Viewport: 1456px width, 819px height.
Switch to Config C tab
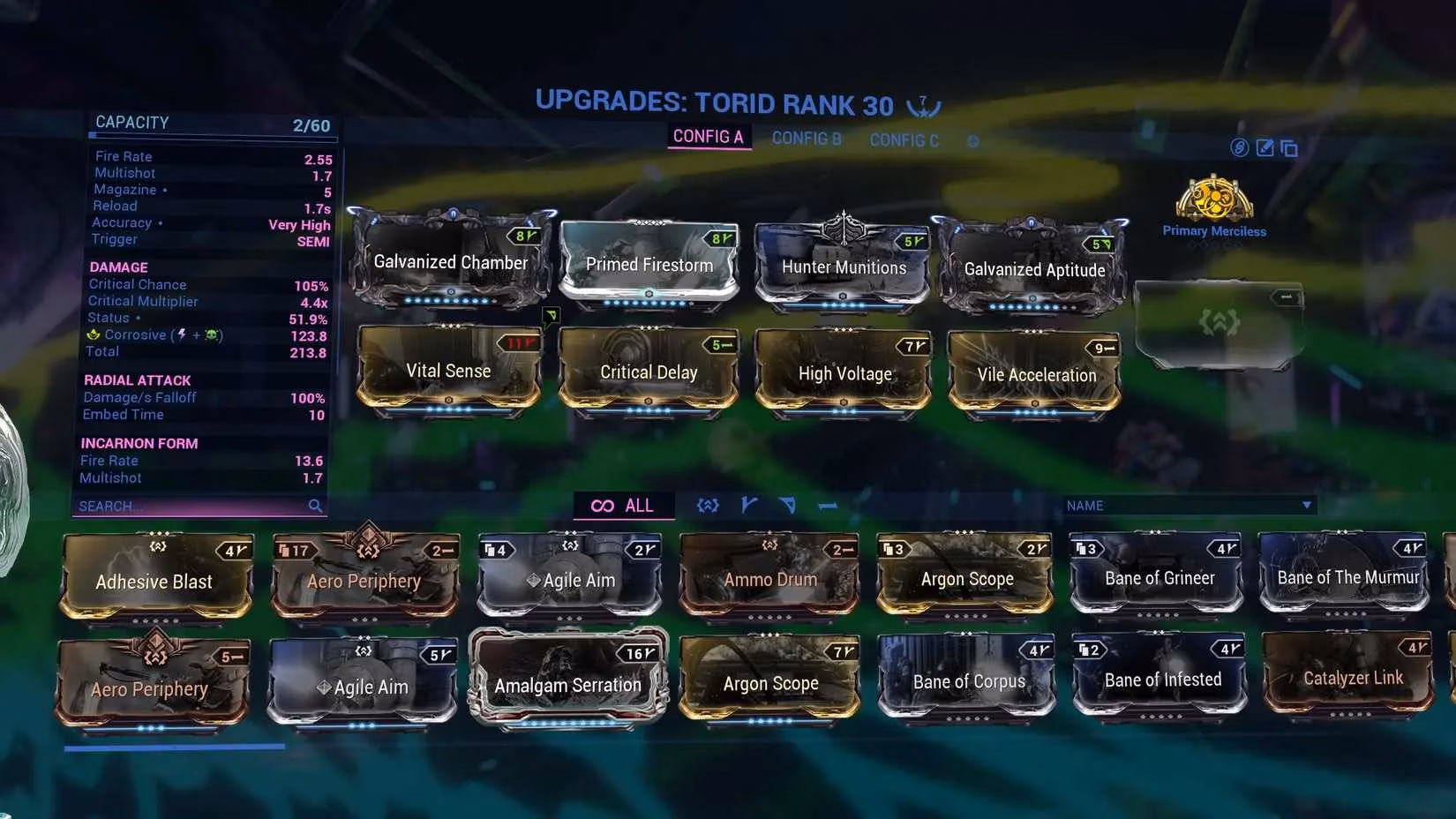click(x=903, y=139)
